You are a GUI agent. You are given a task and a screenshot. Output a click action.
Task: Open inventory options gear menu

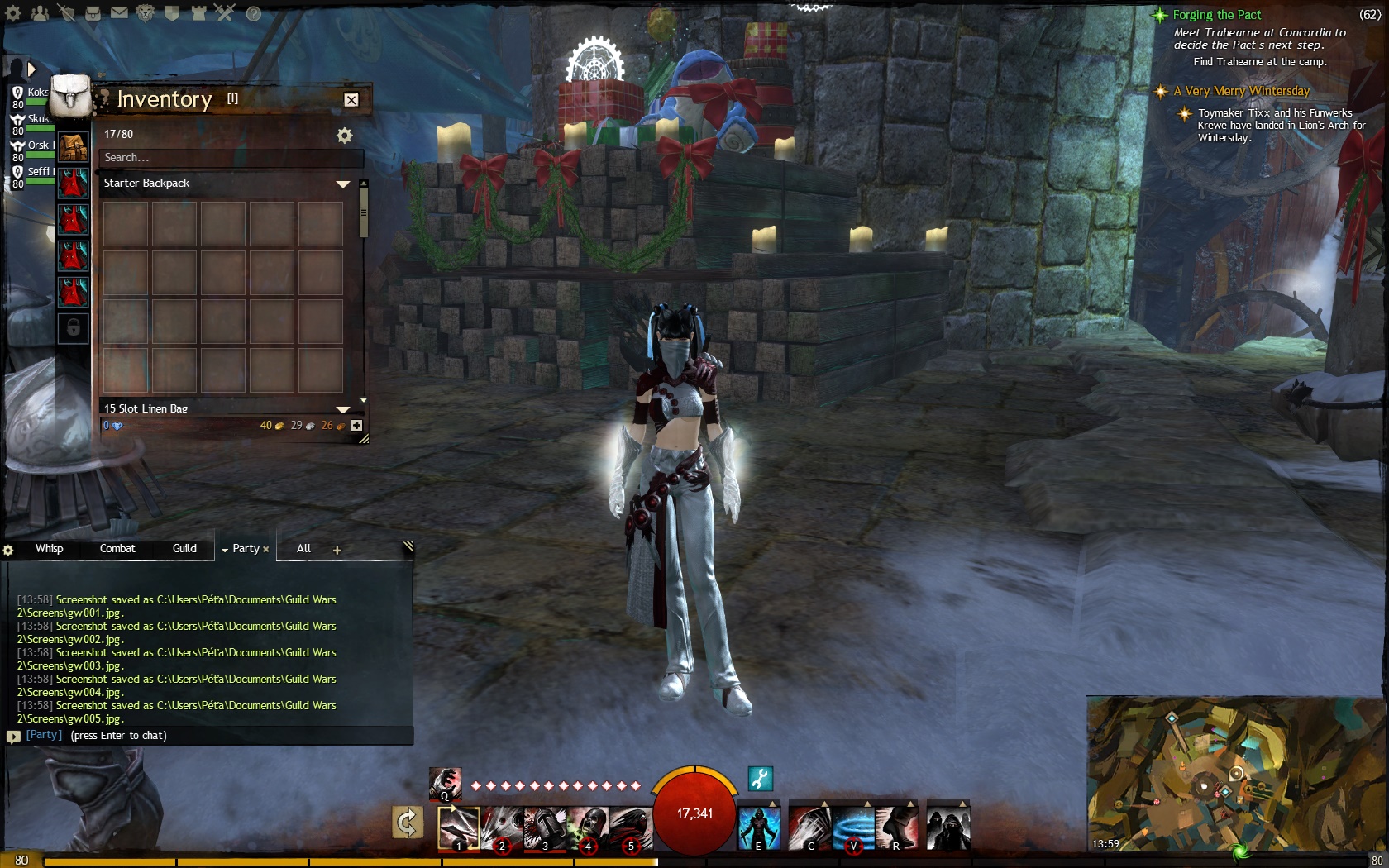pyautogui.click(x=344, y=136)
